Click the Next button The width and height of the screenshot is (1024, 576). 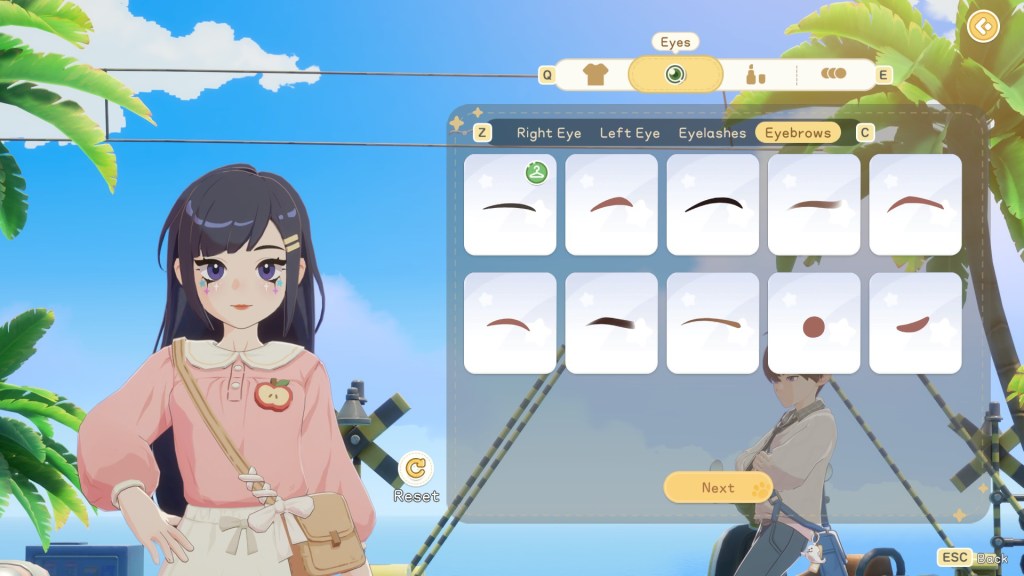tap(718, 488)
